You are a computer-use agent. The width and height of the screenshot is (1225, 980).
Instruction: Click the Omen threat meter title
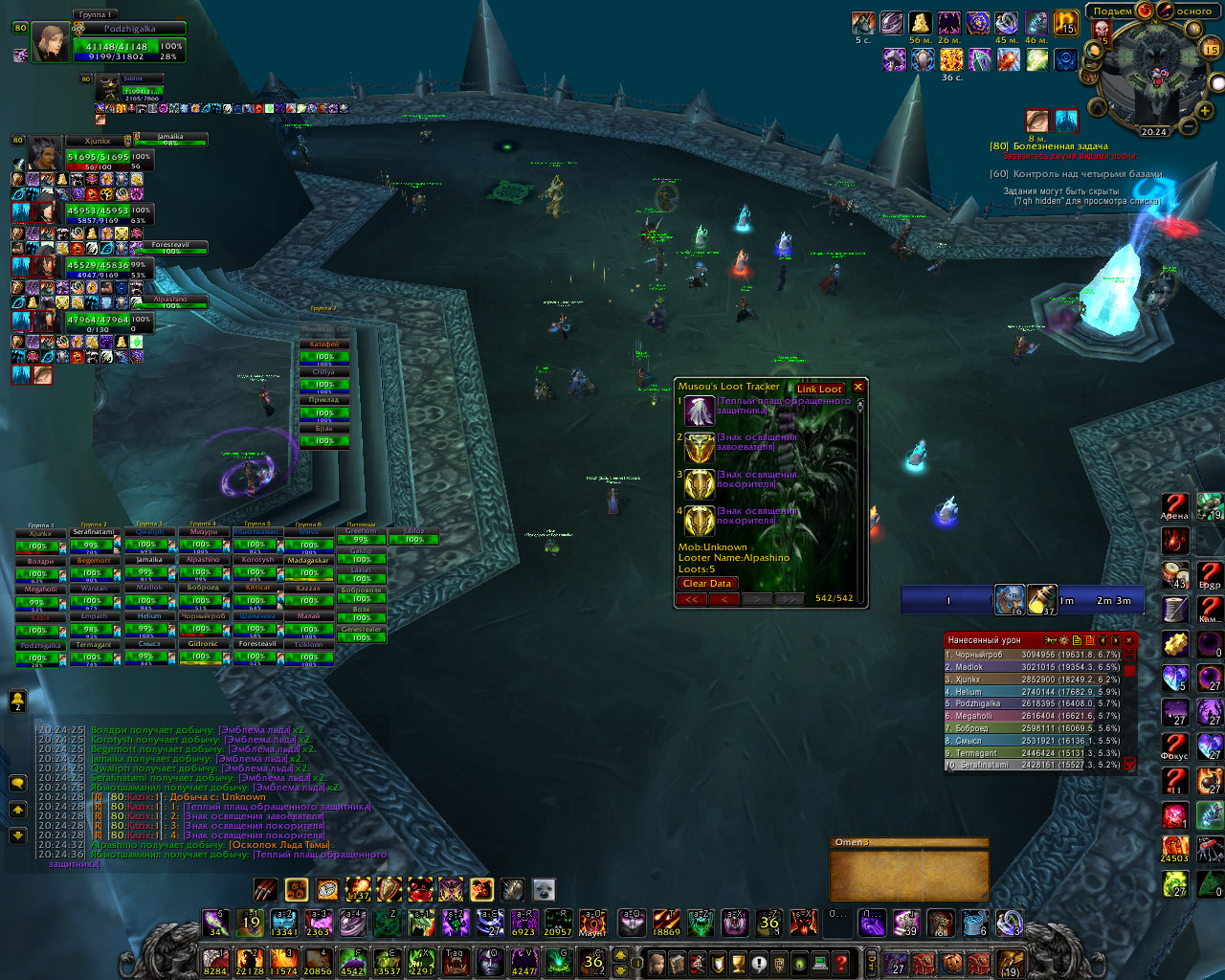(x=853, y=842)
